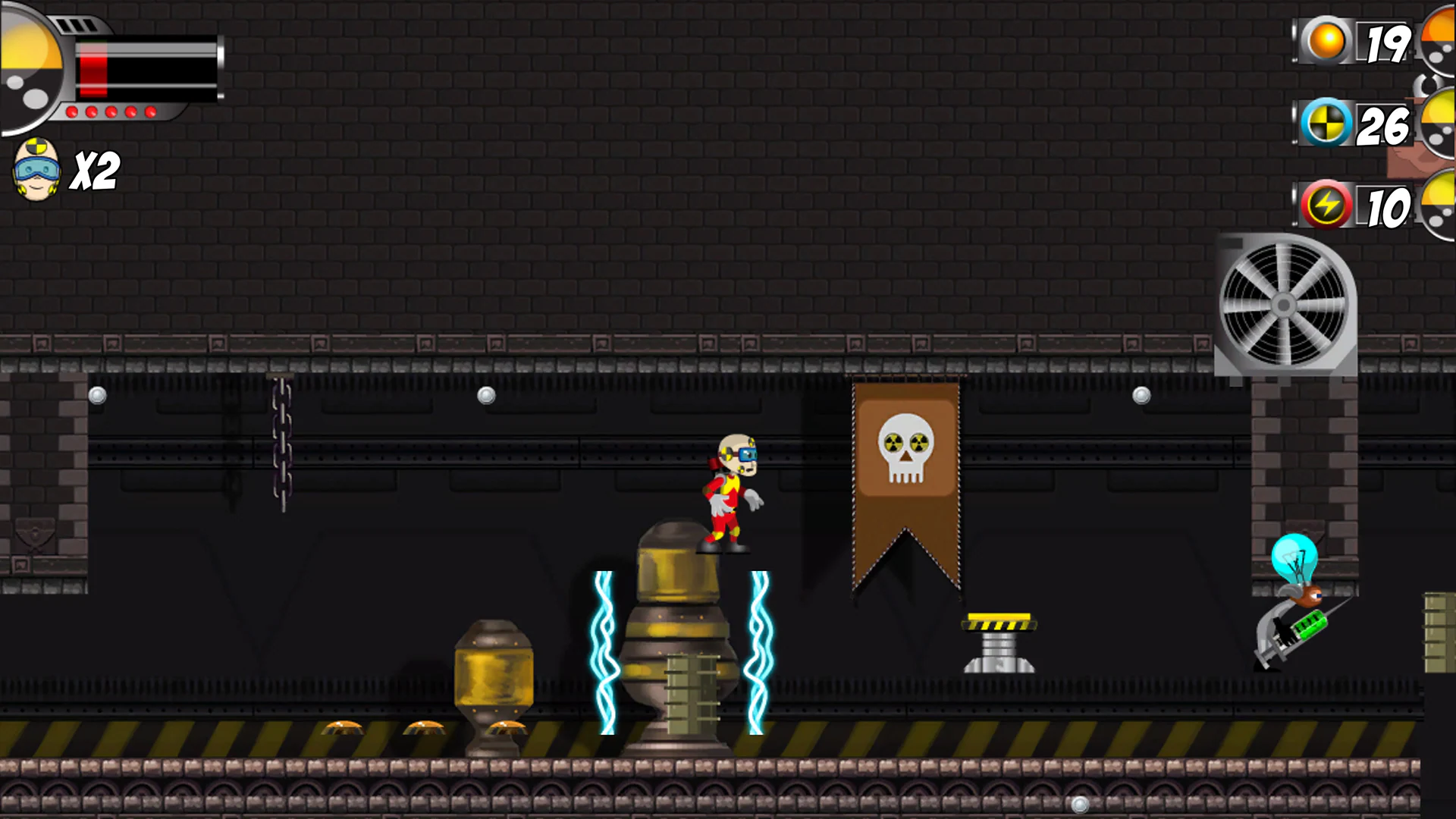Click the crash-test dummy lives icon

coord(36,168)
